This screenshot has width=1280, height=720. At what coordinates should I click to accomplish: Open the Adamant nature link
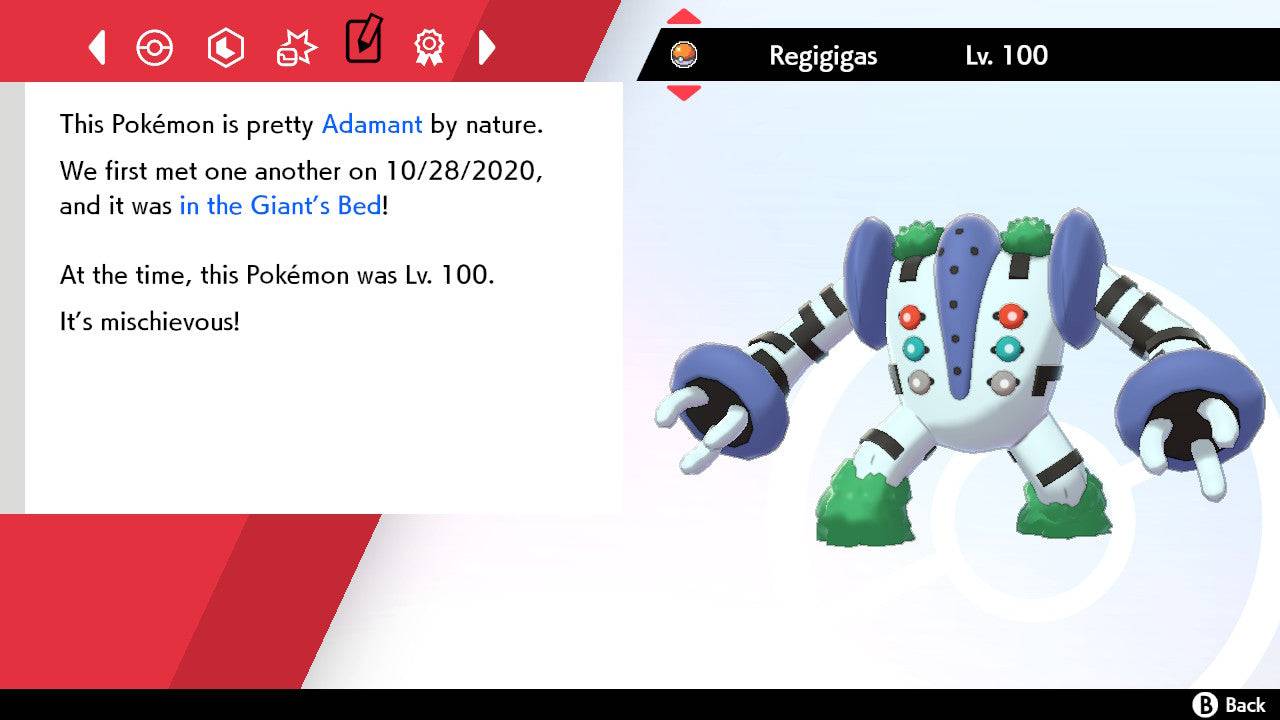pyautogui.click(x=371, y=124)
